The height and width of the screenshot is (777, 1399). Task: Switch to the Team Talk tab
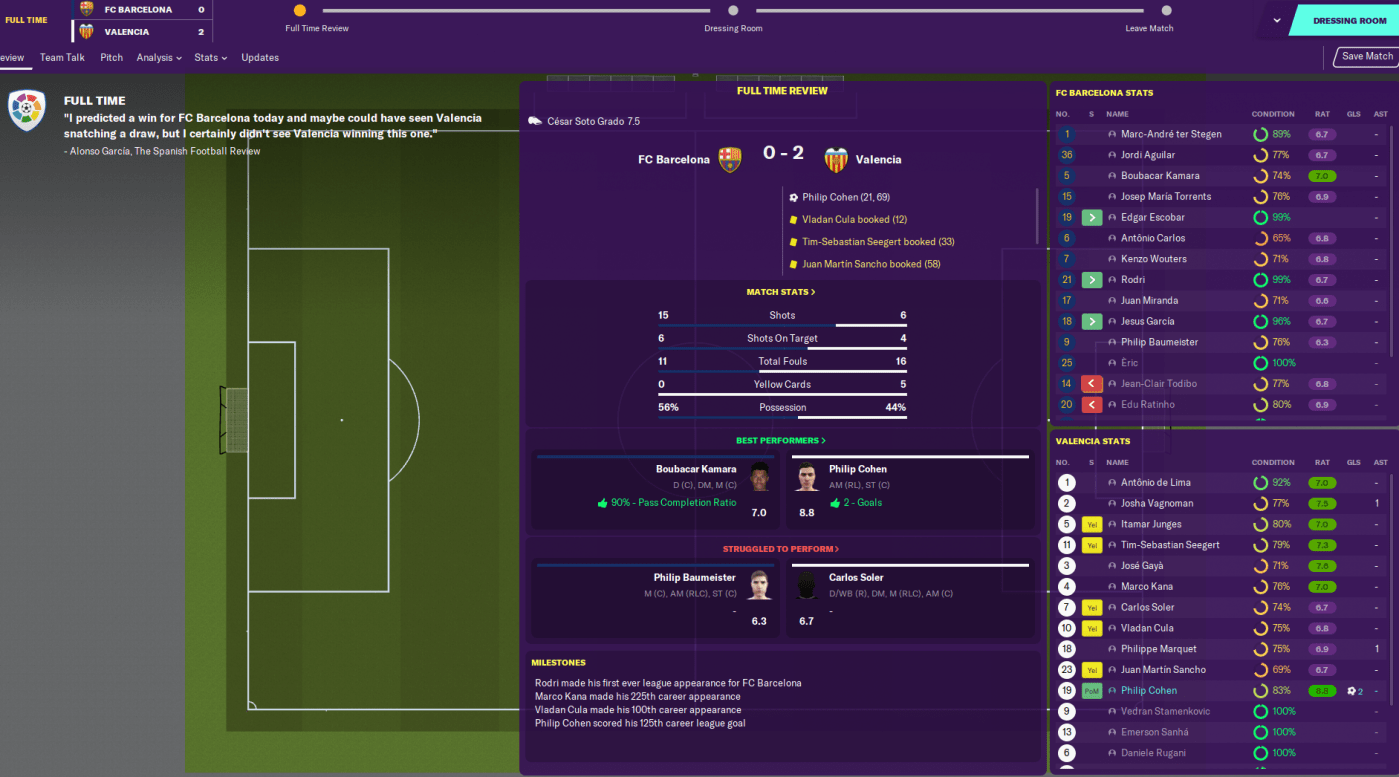tap(62, 58)
